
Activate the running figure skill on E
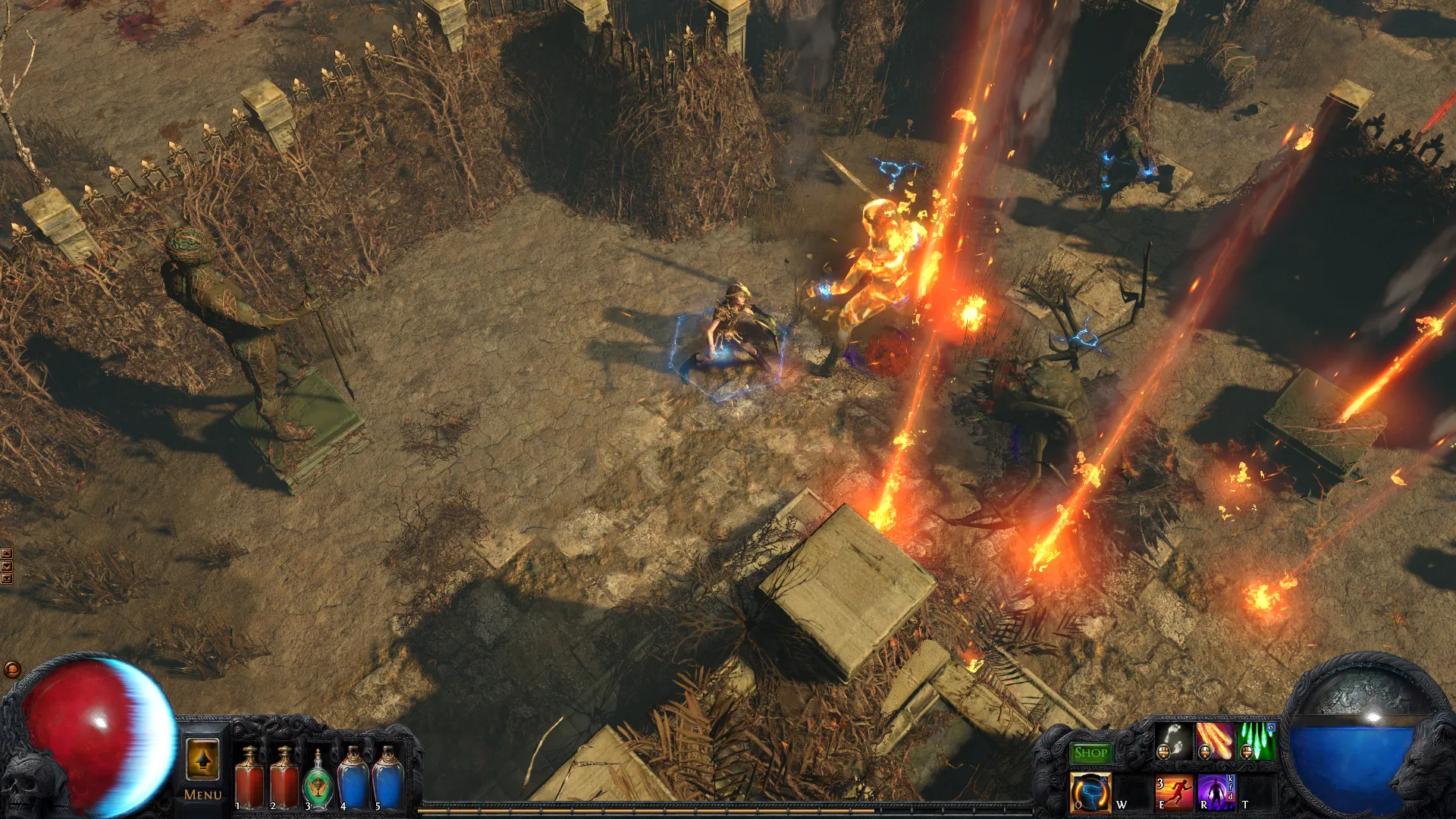click(x=1173, y=792)
